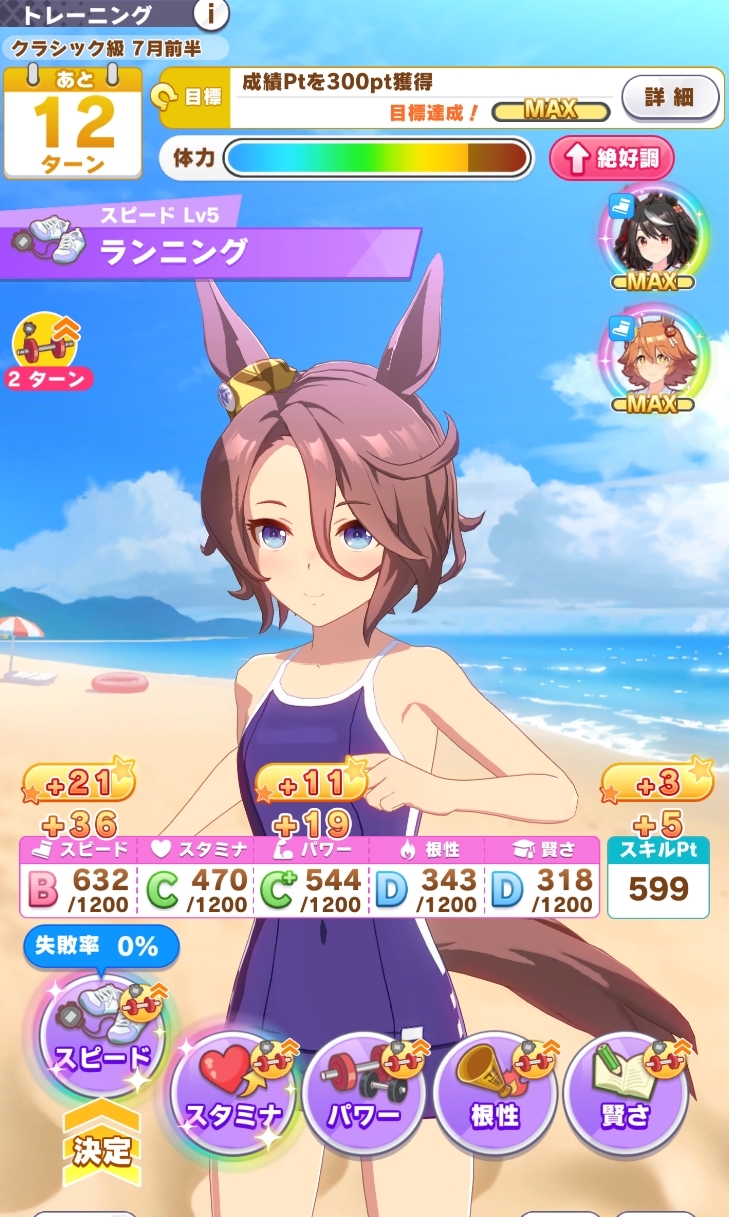729x1217 pixels.
Task: Open the 詳細 goal details
Action: [670, 98]
